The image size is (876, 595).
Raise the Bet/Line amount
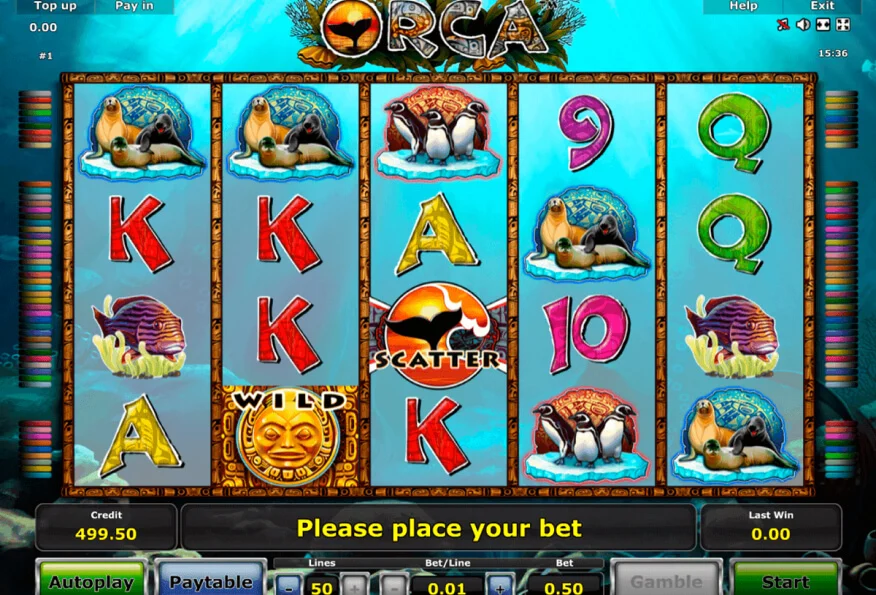click(x=499, y=586)
